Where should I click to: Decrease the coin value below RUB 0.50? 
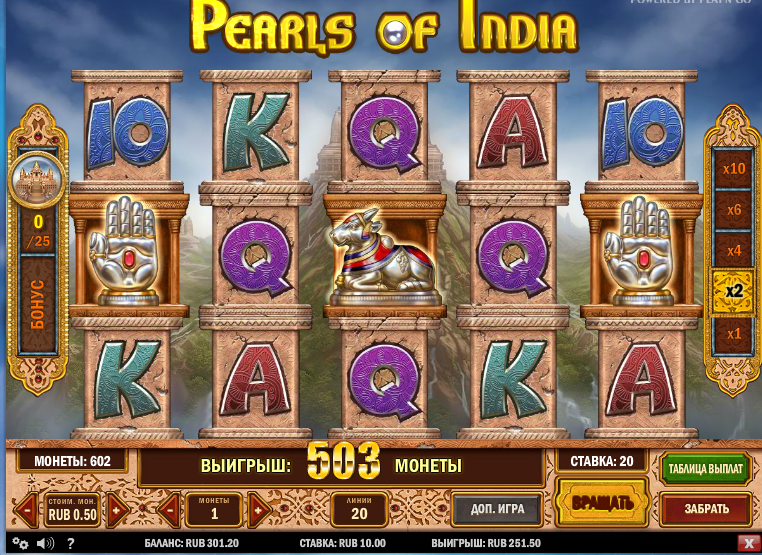pos(26,510)
